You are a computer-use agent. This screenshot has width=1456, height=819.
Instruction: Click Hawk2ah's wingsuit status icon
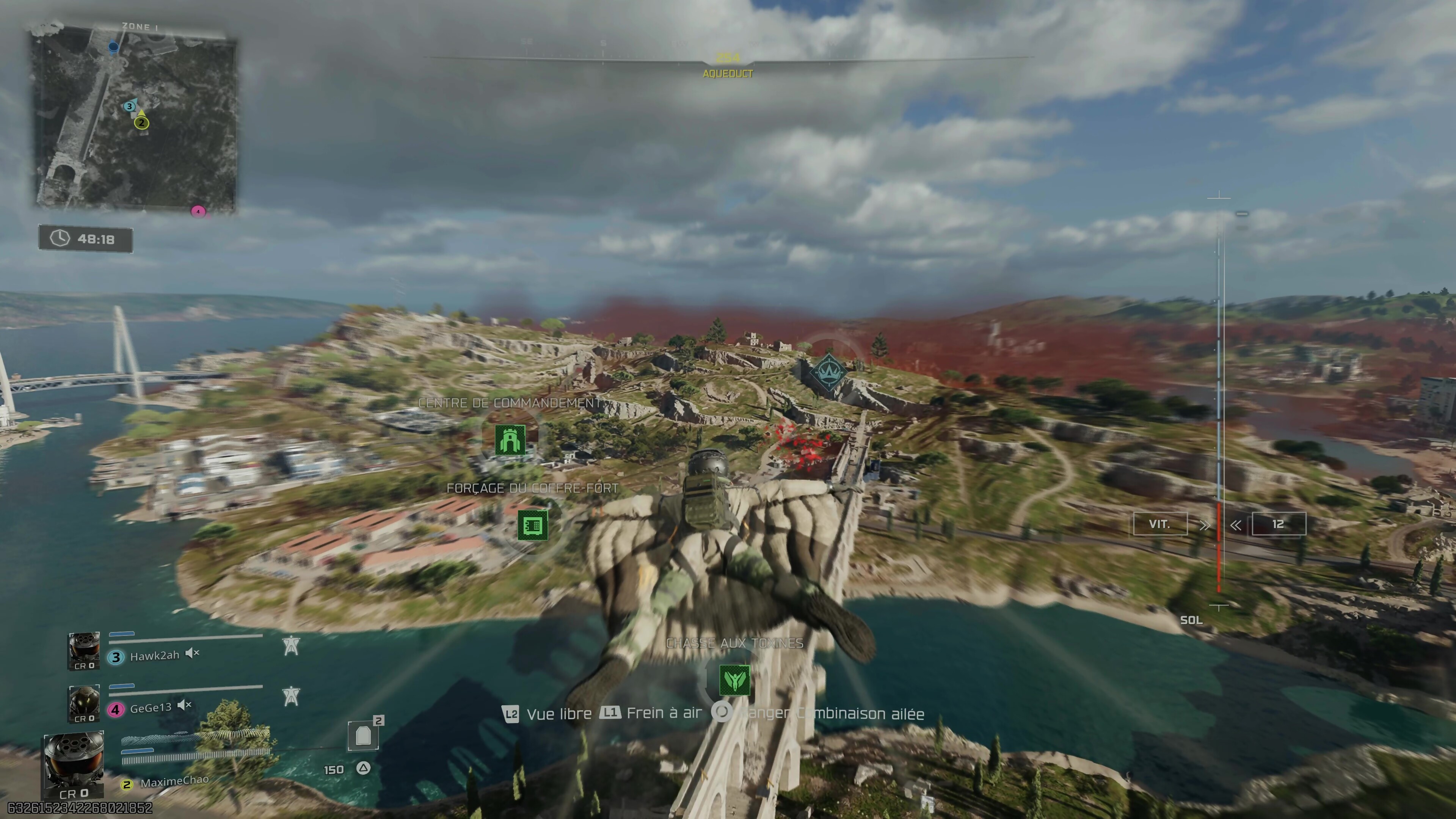(x=291, y=645)
